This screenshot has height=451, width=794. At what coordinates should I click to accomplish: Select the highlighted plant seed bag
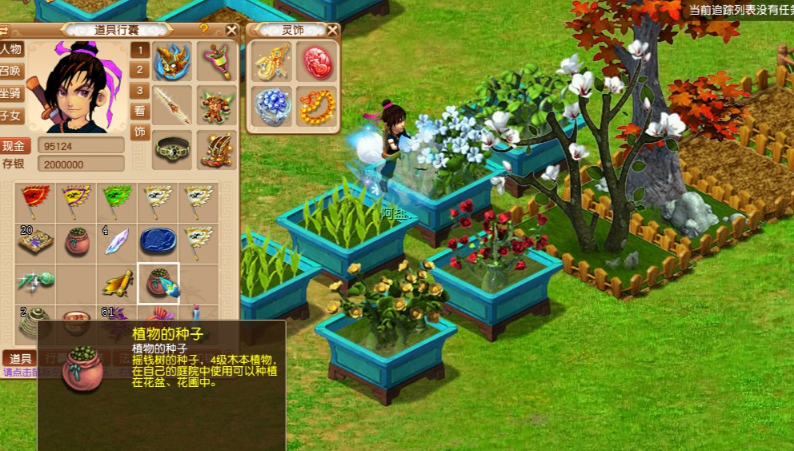tap(158, 283)
